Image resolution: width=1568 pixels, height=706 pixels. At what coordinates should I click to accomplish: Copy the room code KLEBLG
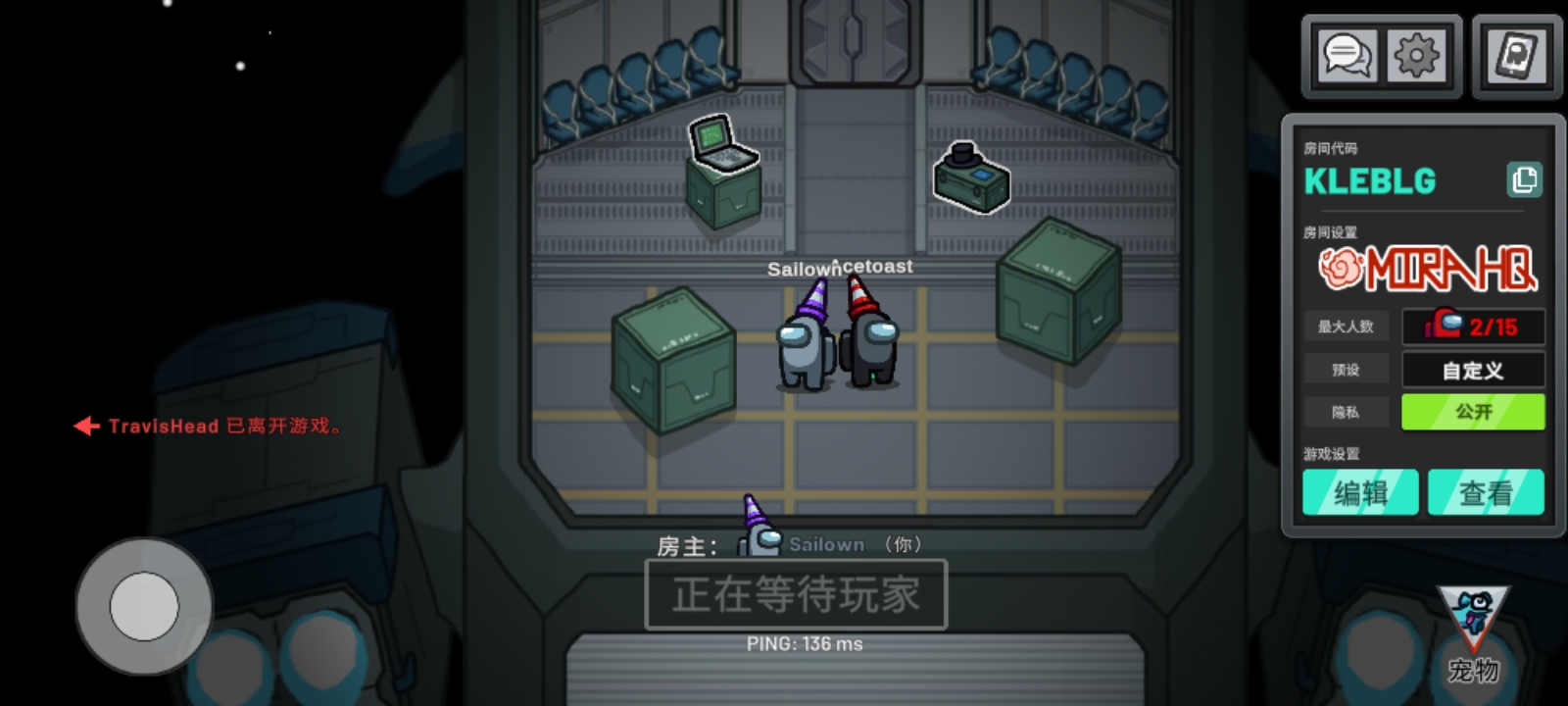[x=1525, y=180]
